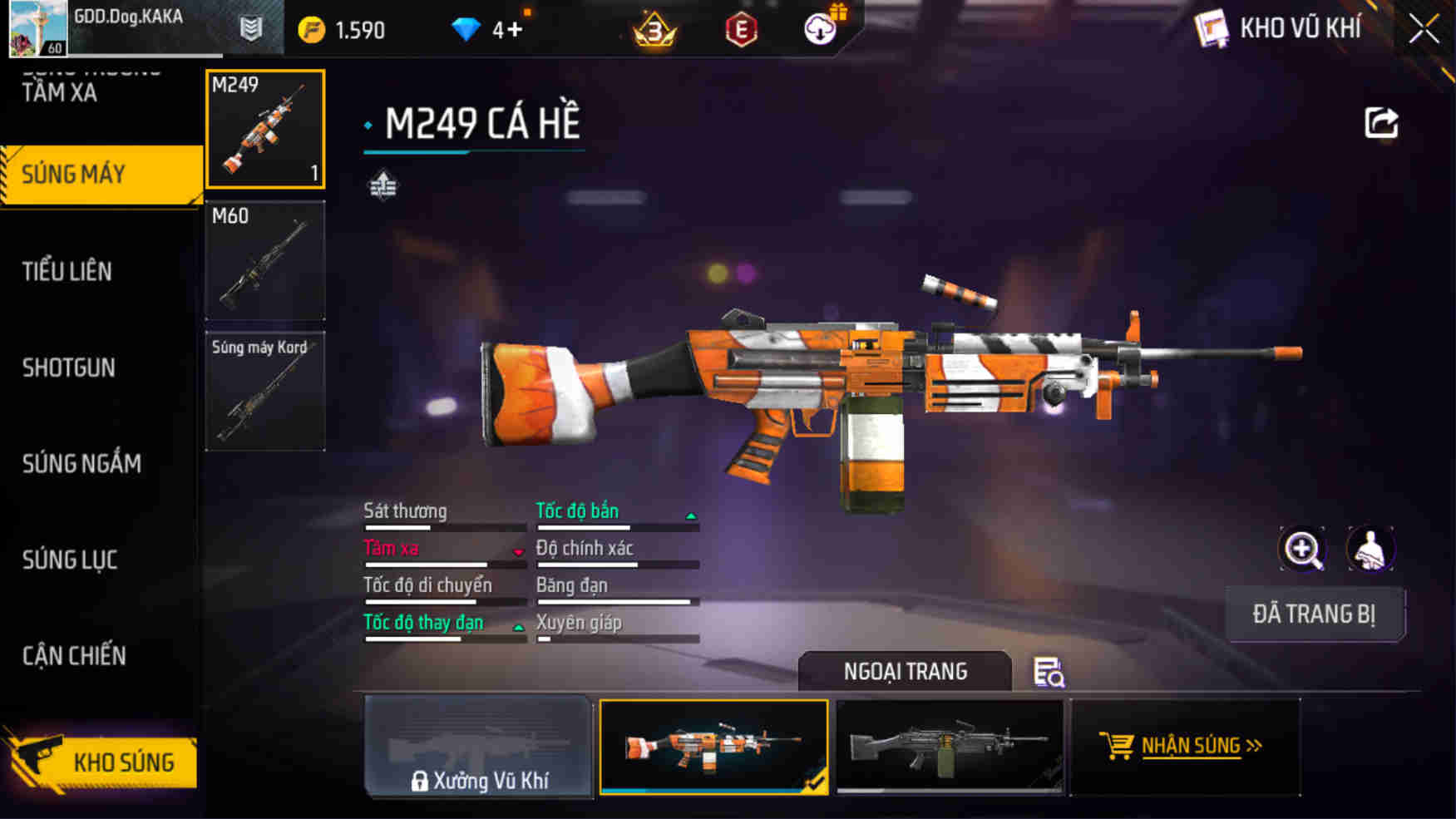Switch to the Ngoại Trang tab
This screenshot has width=1456, height=819.
coord(906,671)
